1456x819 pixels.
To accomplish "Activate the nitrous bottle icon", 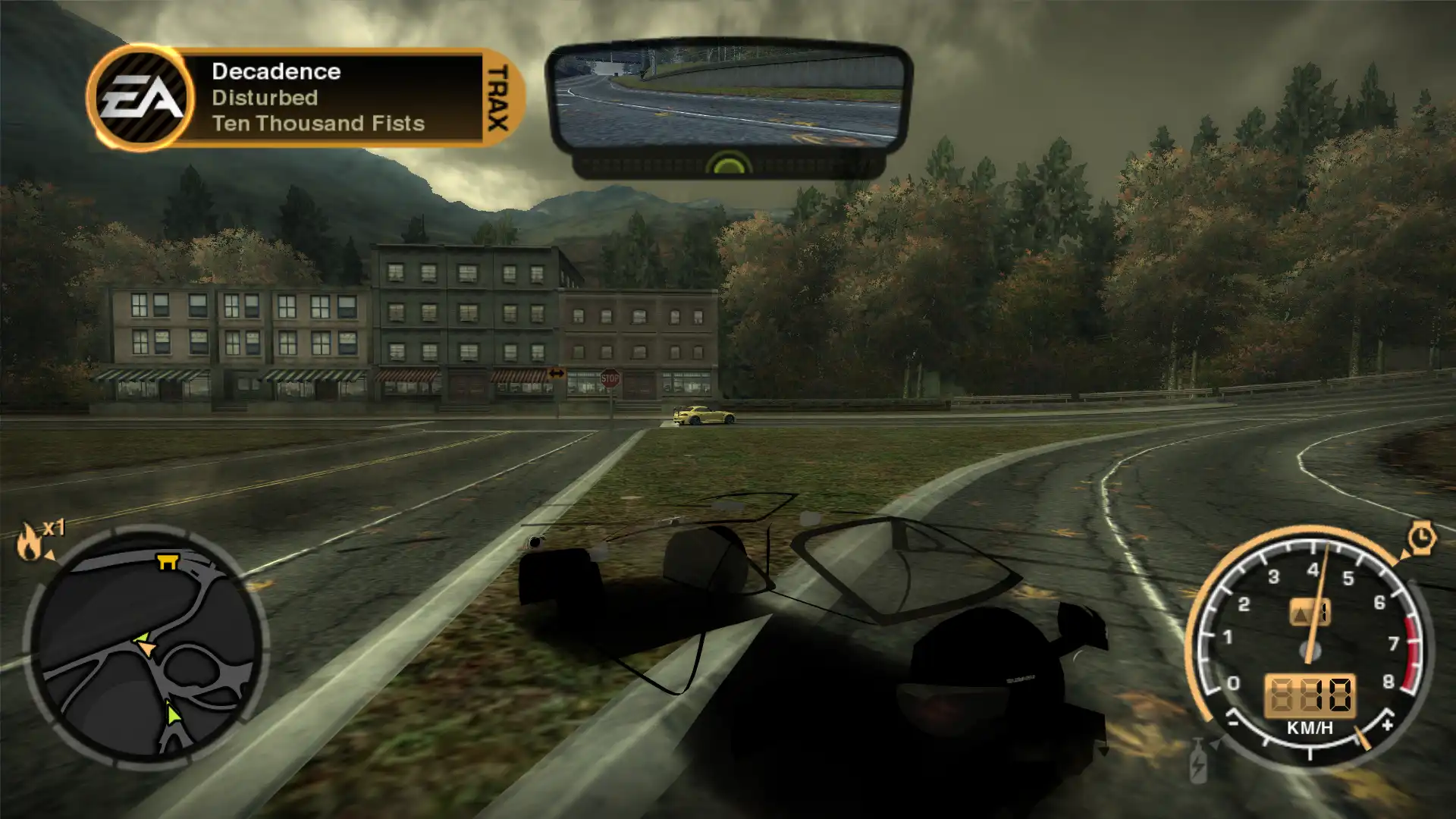I will (x=1198, y=761).
